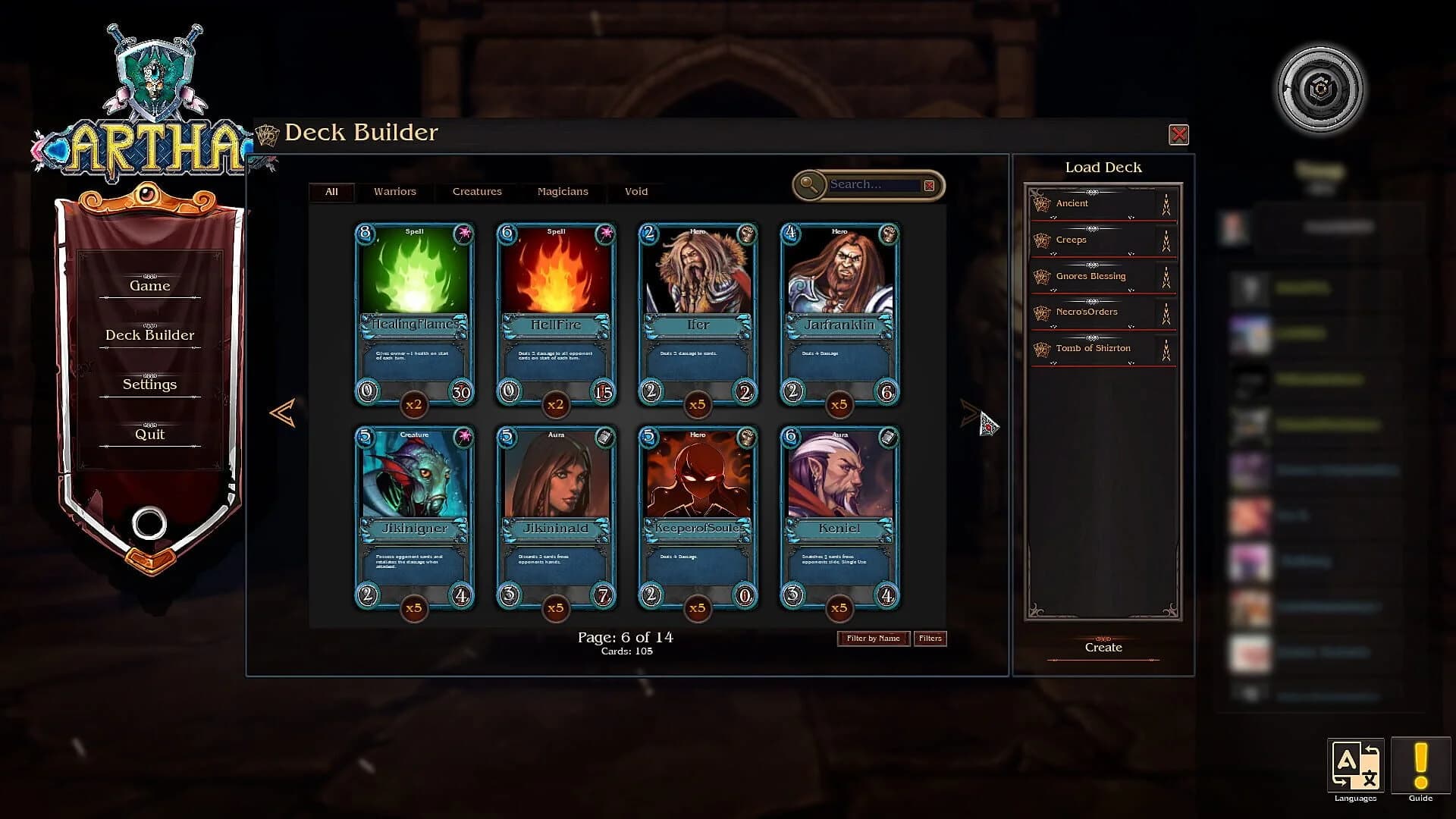
Task: Click the magnifying glass search icon
Action: coord(808,184)
